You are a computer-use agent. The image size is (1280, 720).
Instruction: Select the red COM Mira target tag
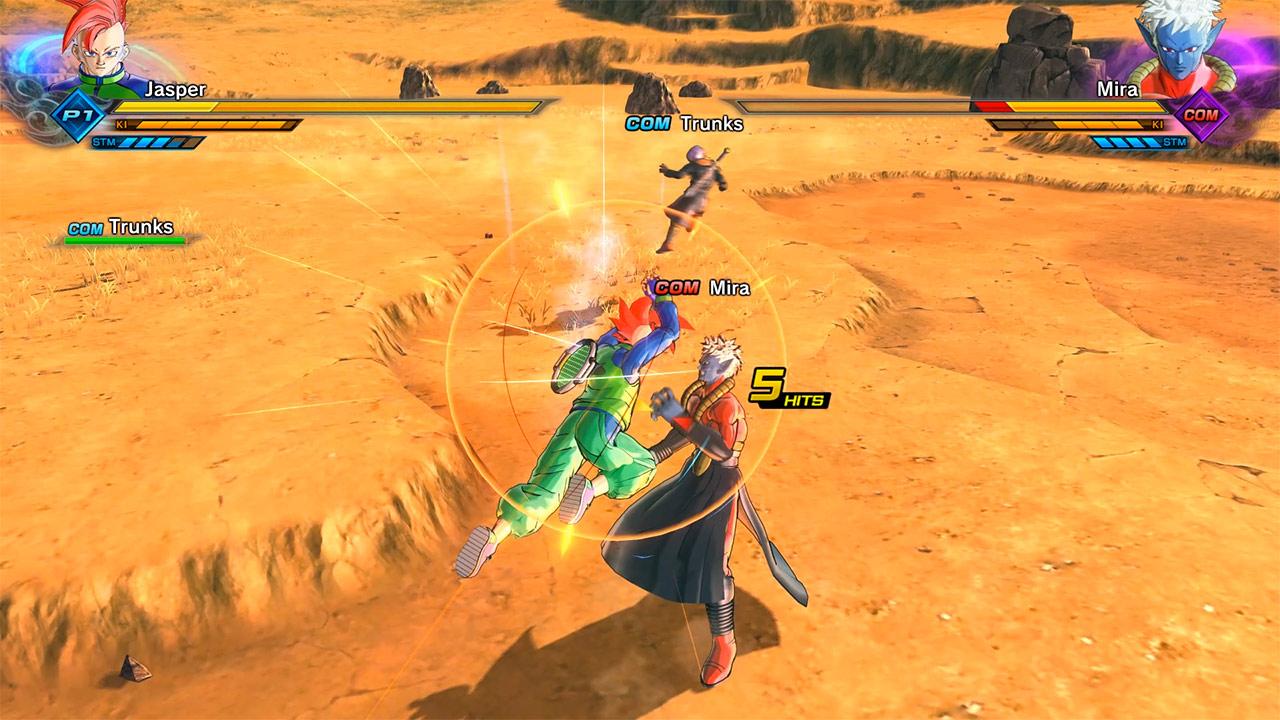(x=702, y=288)
